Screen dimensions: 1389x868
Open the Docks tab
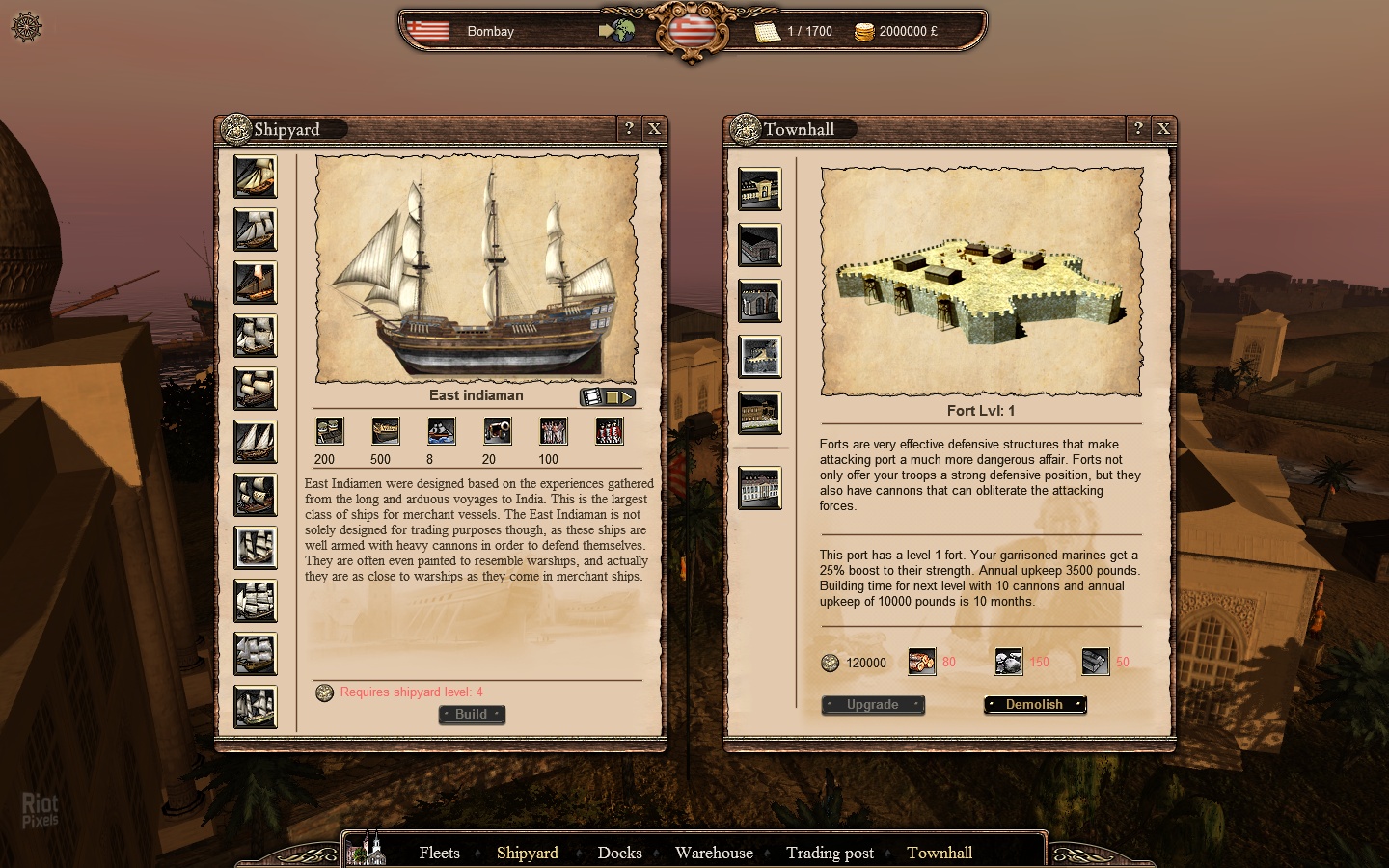pyautogui.click(x=619, y=853)
